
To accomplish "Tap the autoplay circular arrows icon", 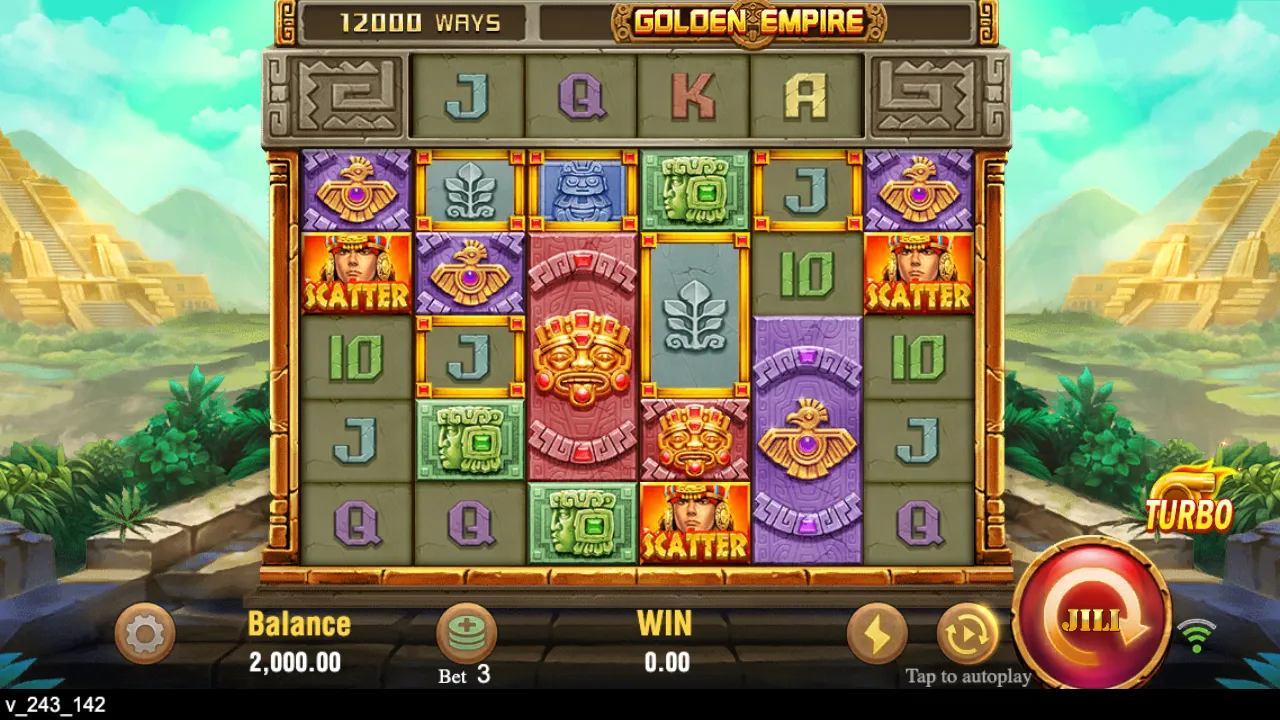I will (x=965, y=634).
